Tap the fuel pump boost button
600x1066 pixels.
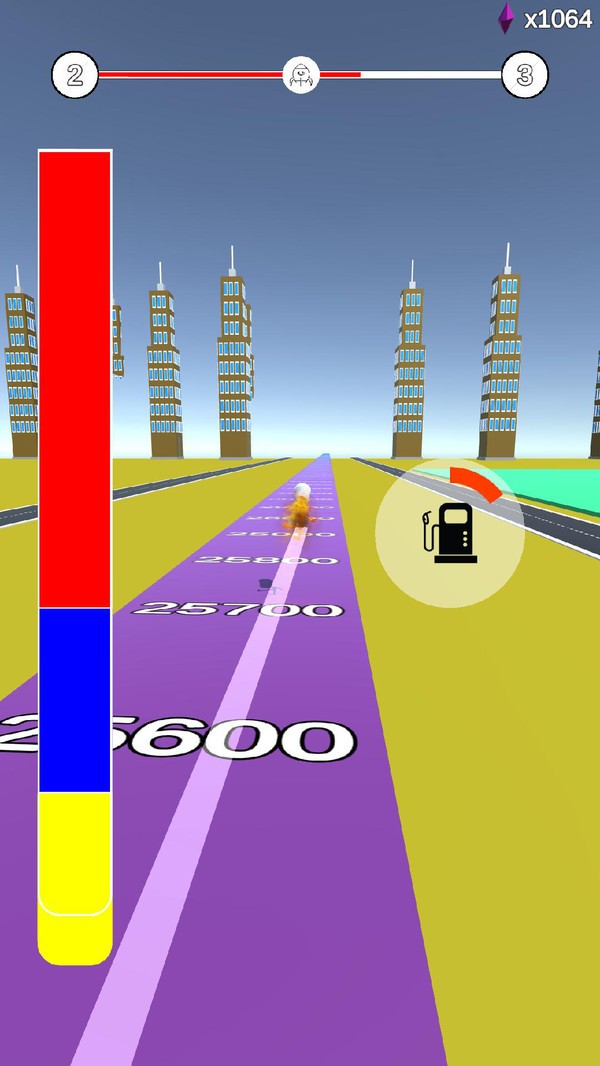450,533
